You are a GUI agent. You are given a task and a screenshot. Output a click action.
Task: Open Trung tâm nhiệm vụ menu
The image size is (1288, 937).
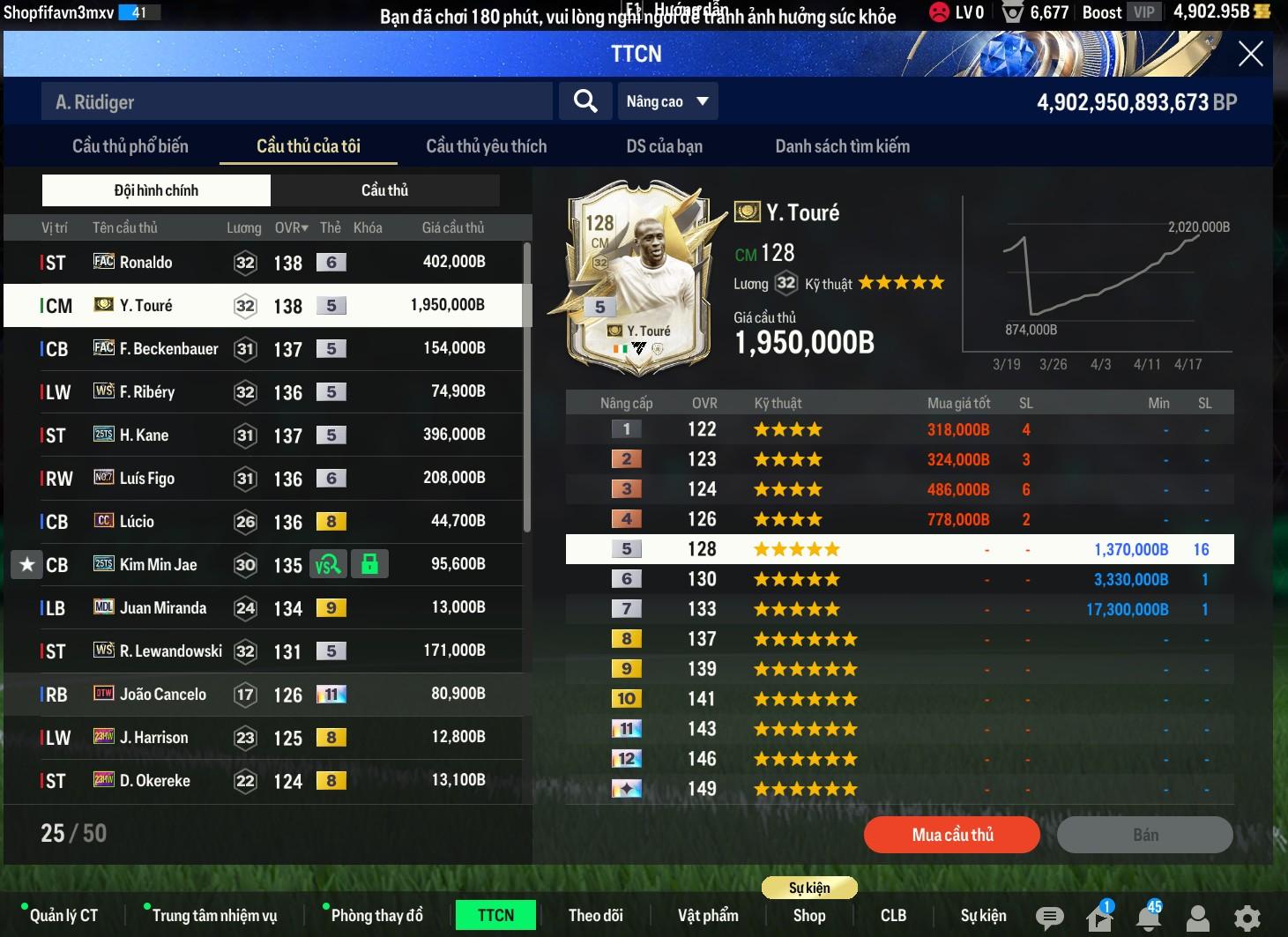[x=214, y=916]
